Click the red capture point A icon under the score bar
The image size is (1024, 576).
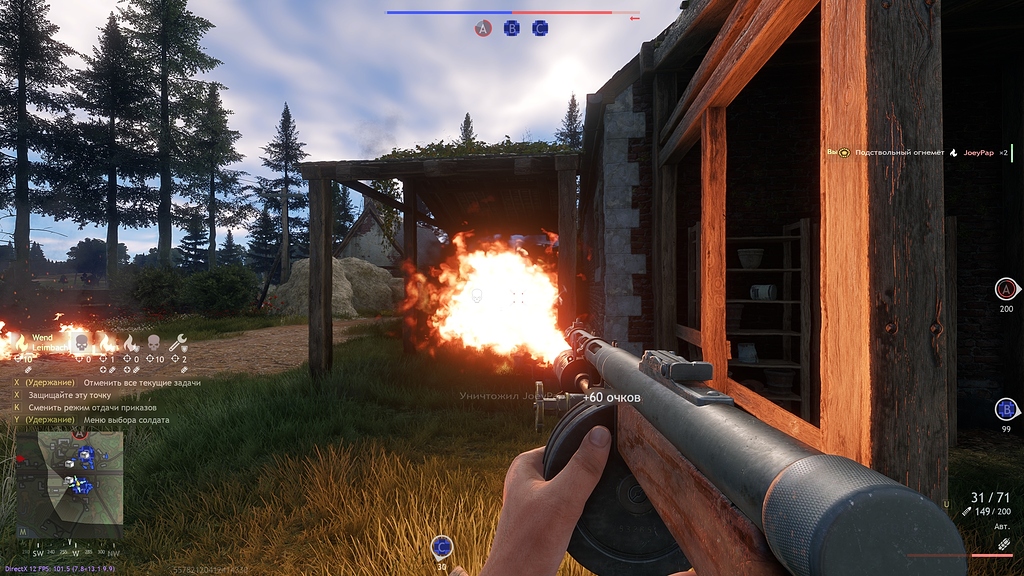(483, 29)
